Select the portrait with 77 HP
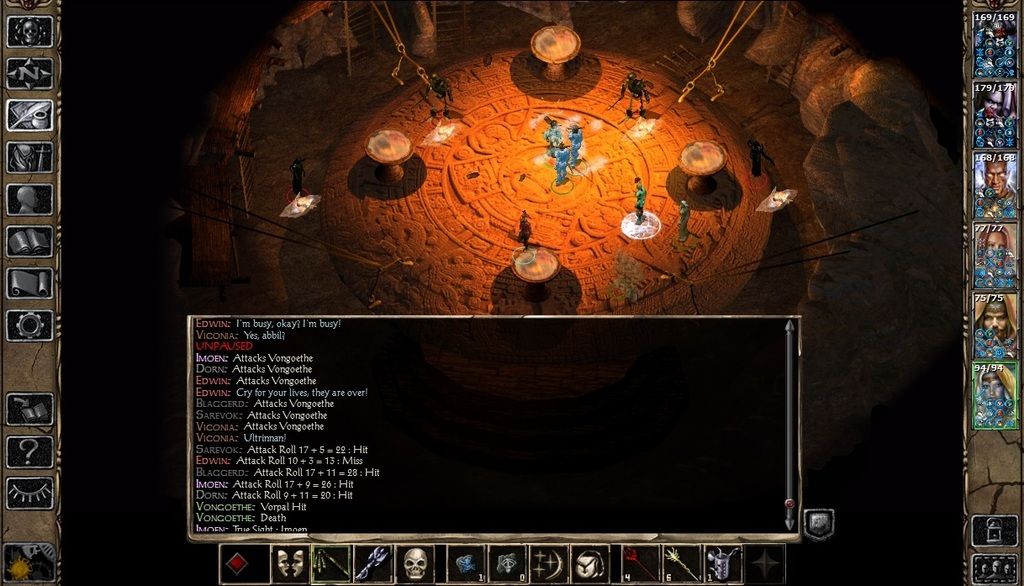This screenshot has height=586, width=1024. click(995, 255)
